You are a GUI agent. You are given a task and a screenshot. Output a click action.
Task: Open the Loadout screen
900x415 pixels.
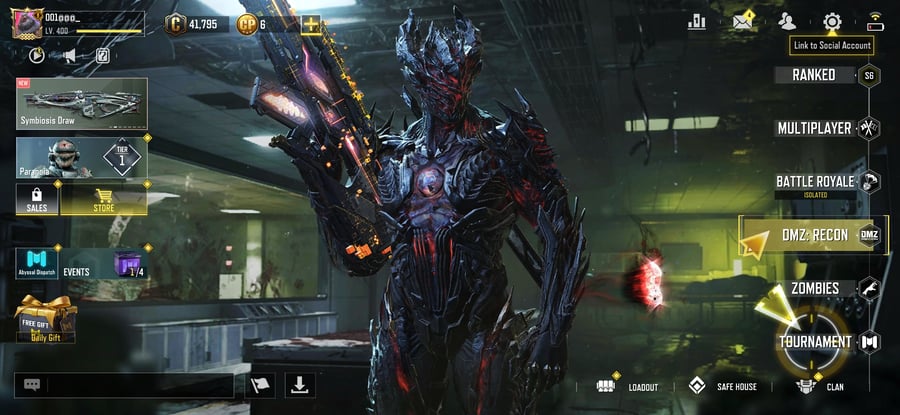point(628,386)
